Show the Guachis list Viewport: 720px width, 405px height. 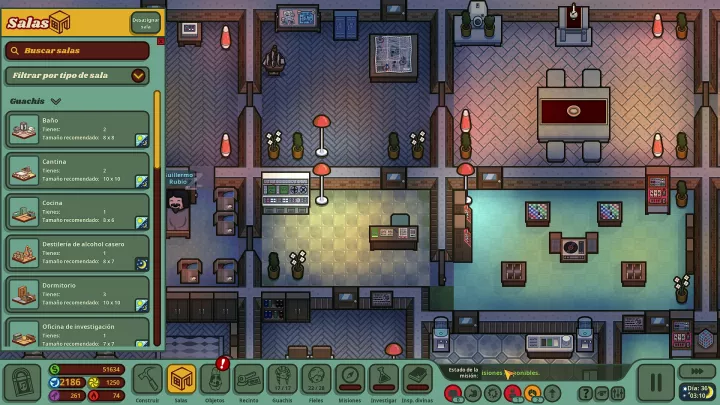click(282, 381)
